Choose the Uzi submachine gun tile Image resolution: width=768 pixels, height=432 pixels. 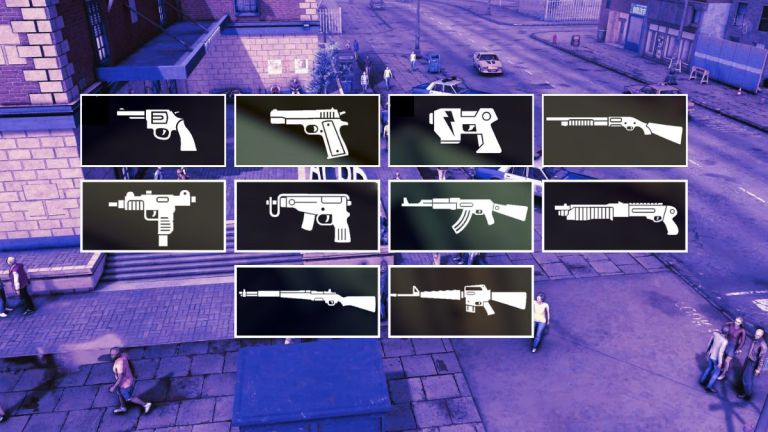(153, 216)
